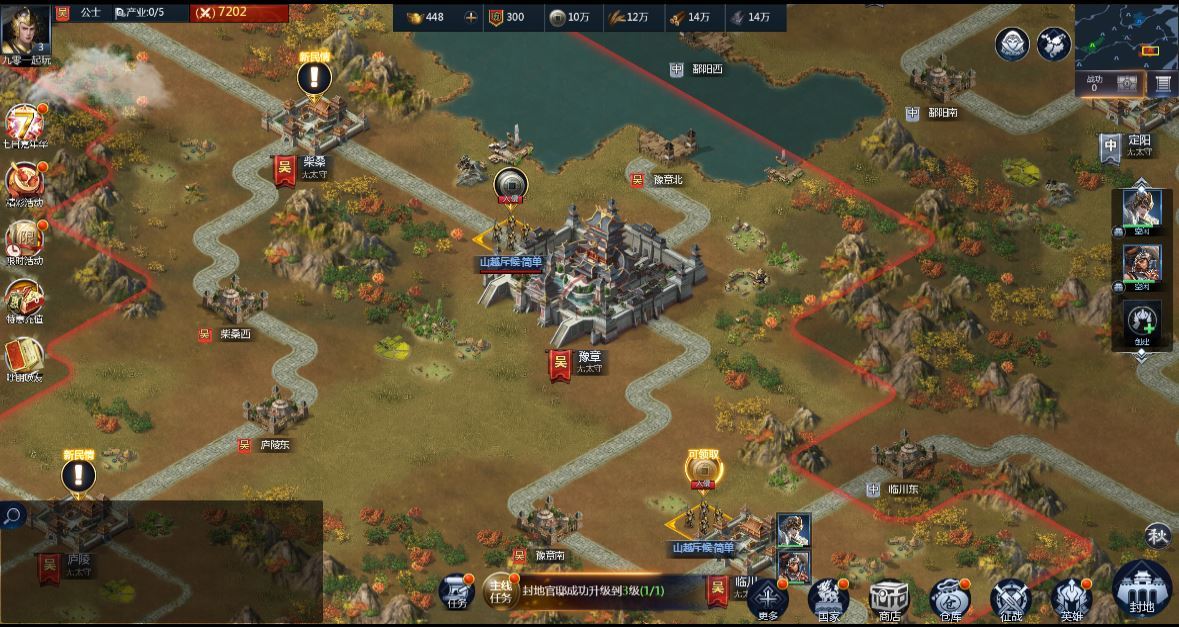
Task: Click the magnifying glass search button
Action: 13,516
